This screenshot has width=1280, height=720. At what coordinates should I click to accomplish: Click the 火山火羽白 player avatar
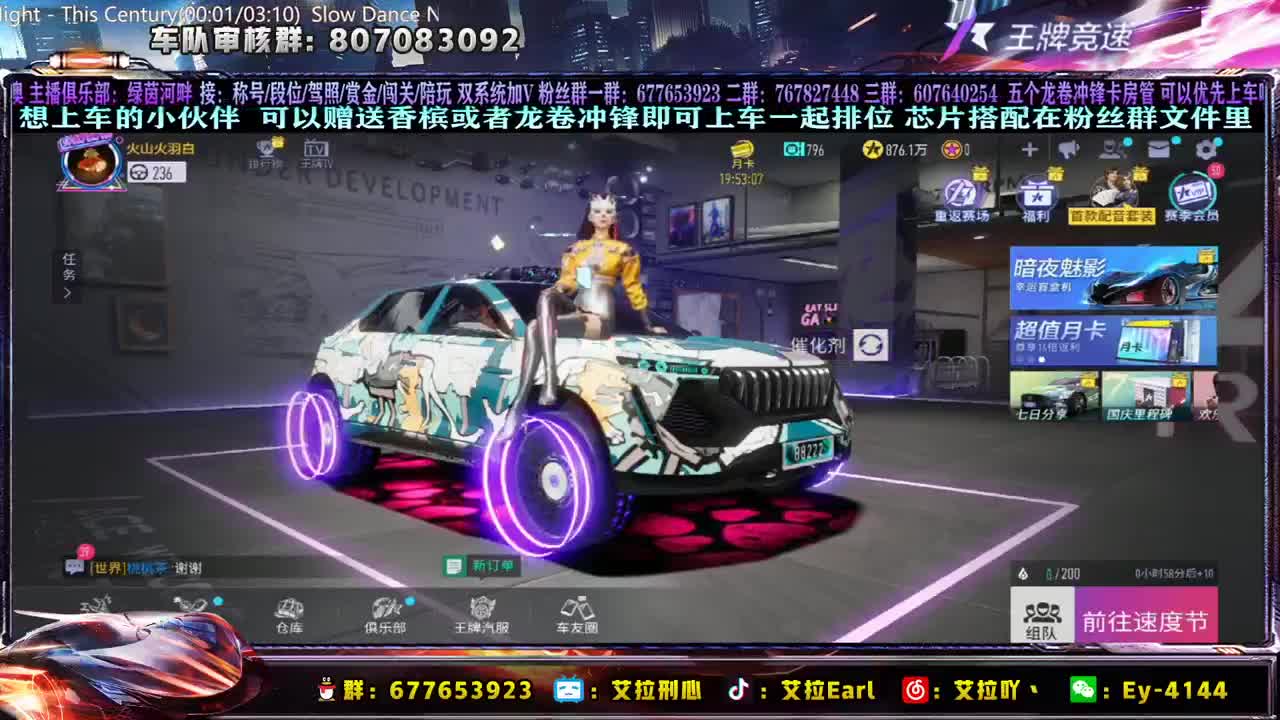point(90,165)
